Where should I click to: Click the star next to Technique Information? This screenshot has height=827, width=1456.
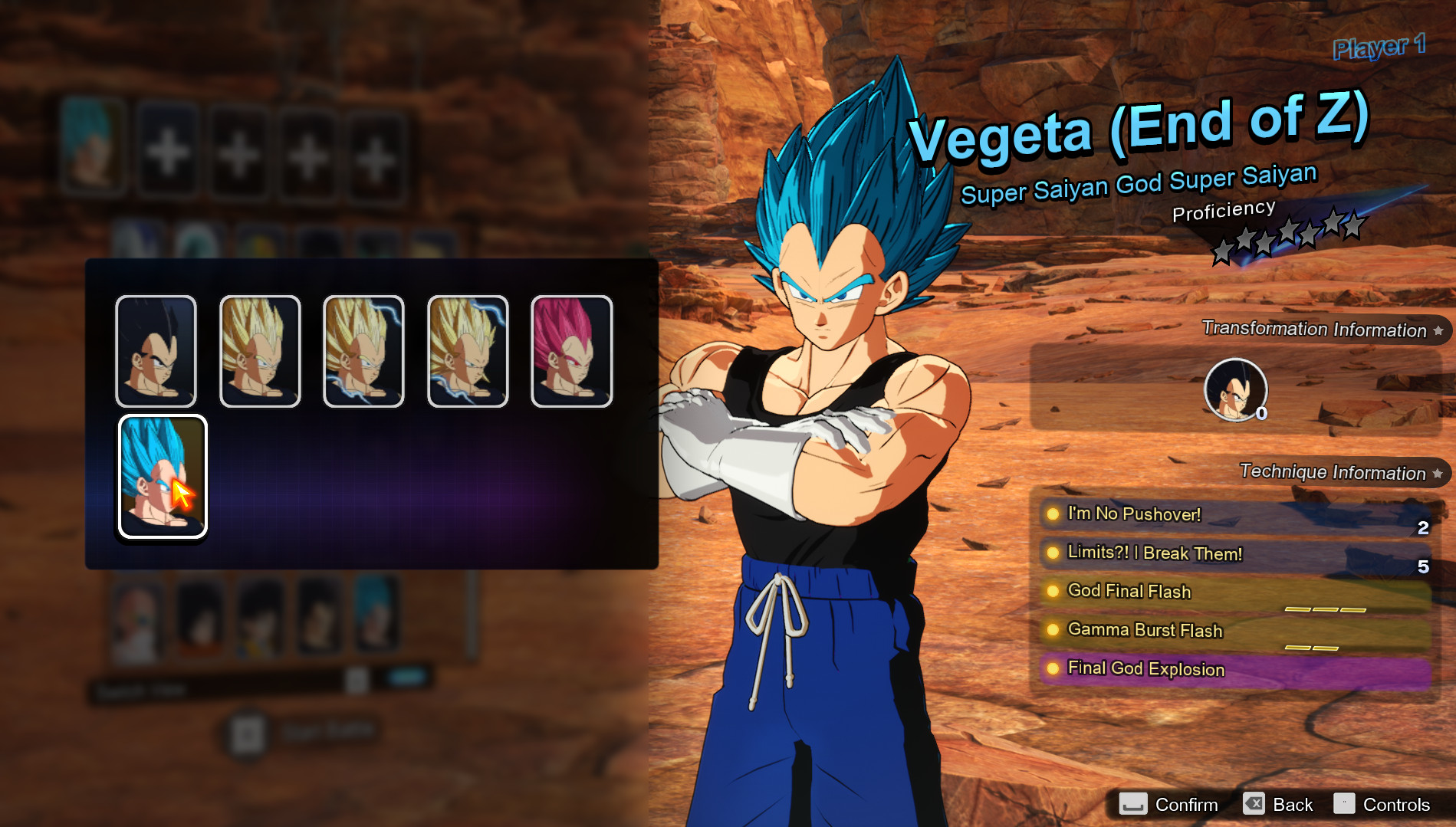point(1434,472)
